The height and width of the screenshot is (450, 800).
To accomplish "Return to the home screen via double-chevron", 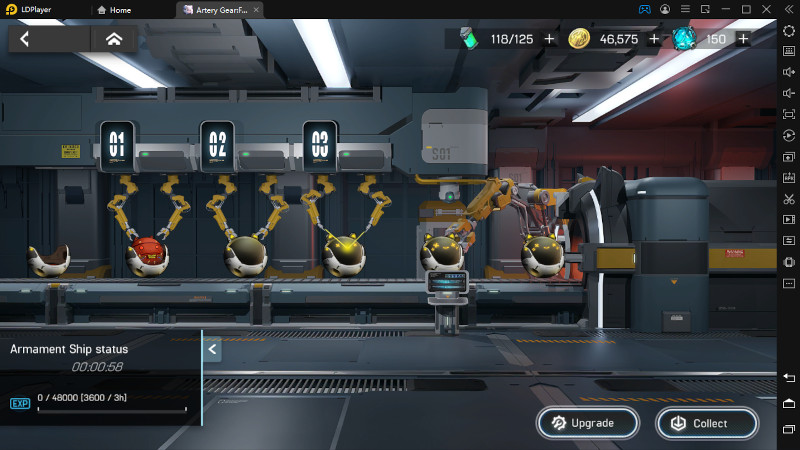I will click(x=114, y=39).
